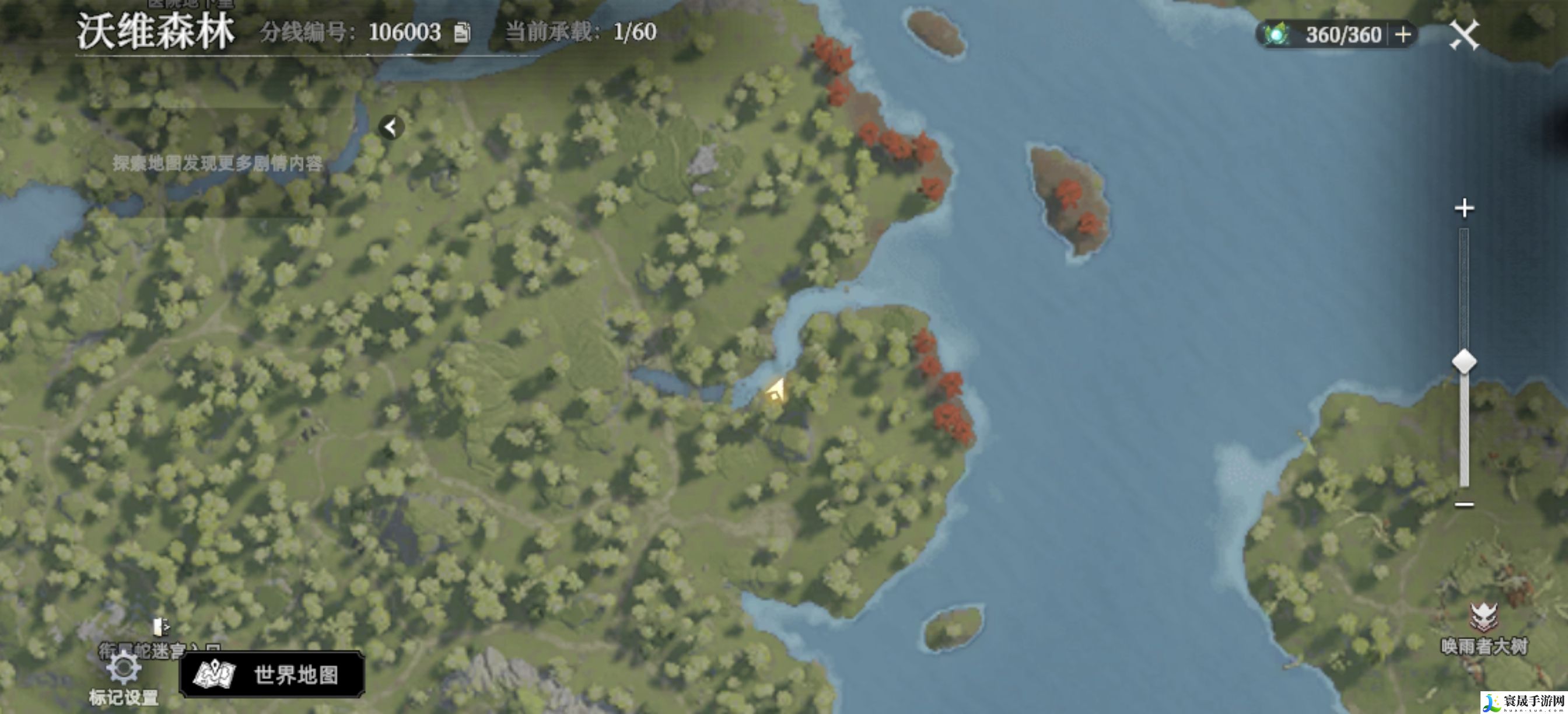Click the zoom in plus on map scale
1568x714 pixels.
[x=1466, y=209]
